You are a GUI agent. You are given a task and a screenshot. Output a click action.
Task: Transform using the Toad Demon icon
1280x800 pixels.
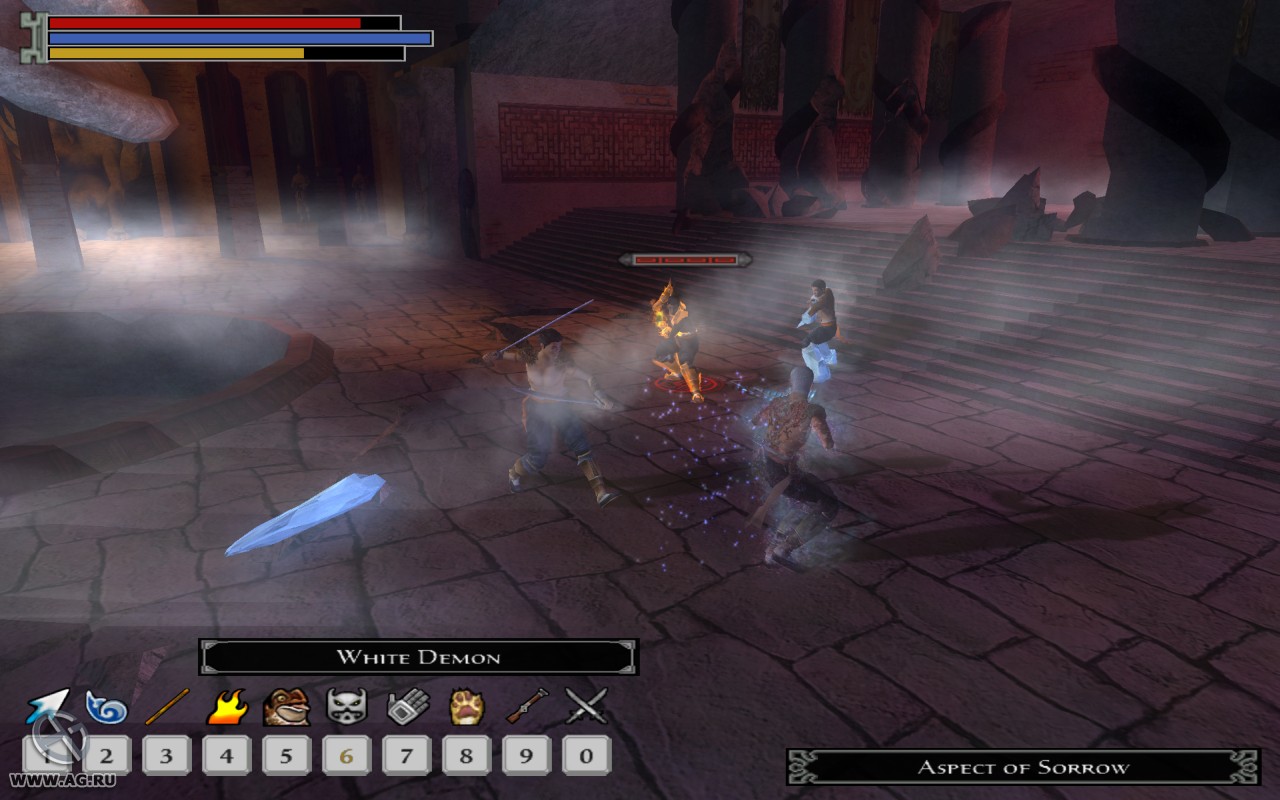point(286,706)
